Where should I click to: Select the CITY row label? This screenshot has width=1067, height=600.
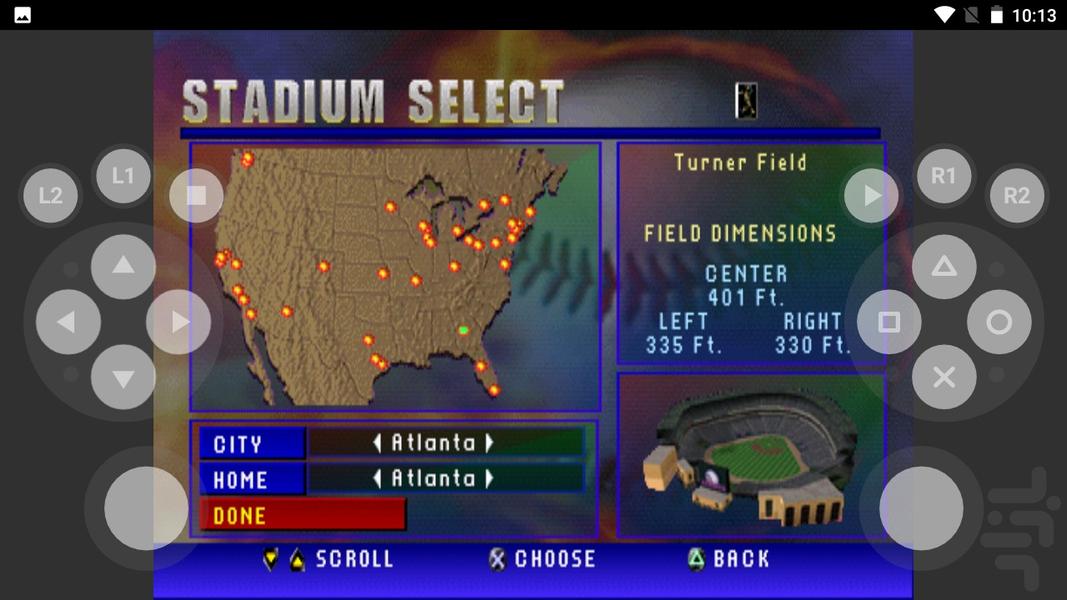click(252, 444)
